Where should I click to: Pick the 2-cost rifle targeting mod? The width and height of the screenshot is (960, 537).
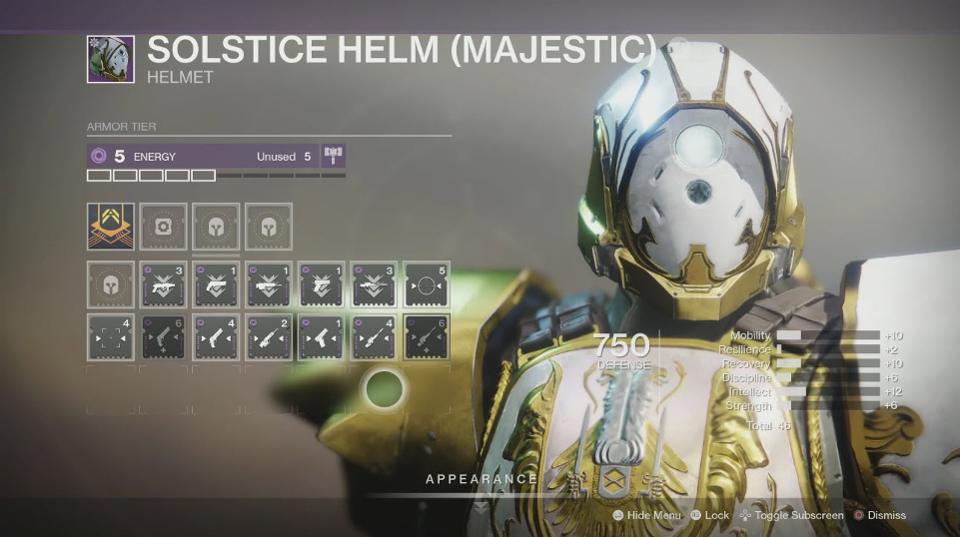click(x=269, y=337)
